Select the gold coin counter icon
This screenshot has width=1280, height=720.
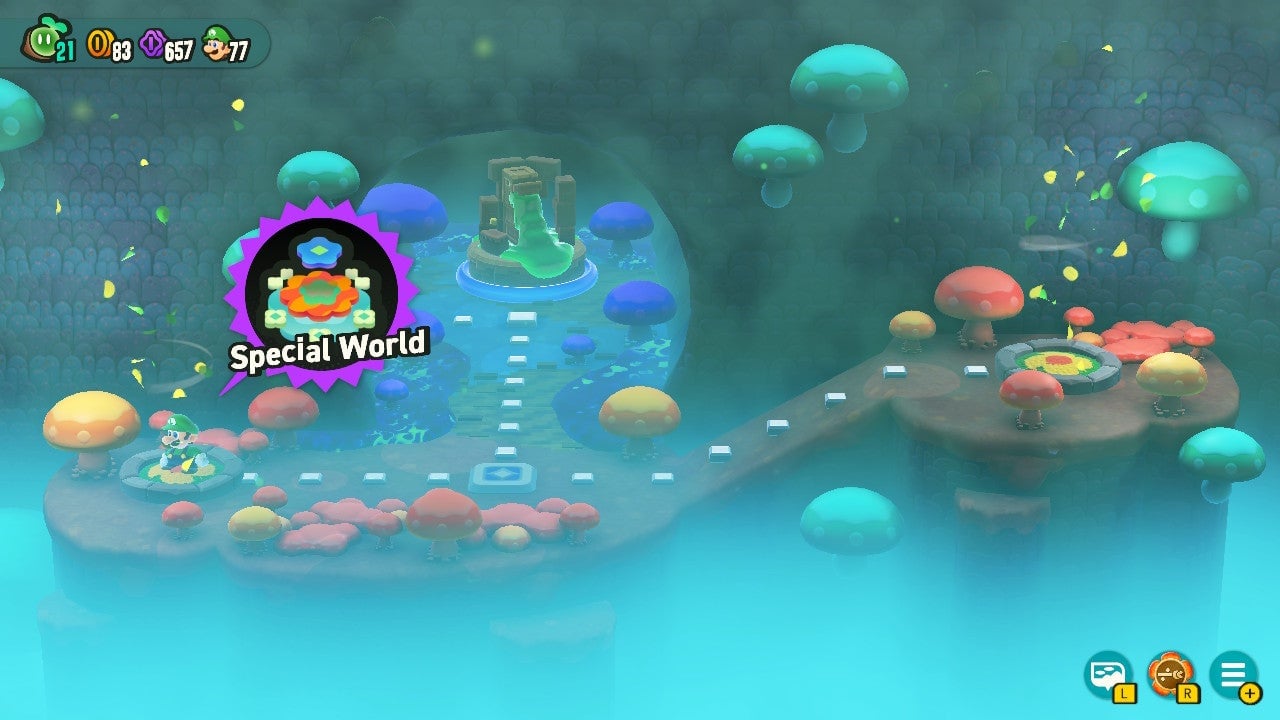point(100,40)
